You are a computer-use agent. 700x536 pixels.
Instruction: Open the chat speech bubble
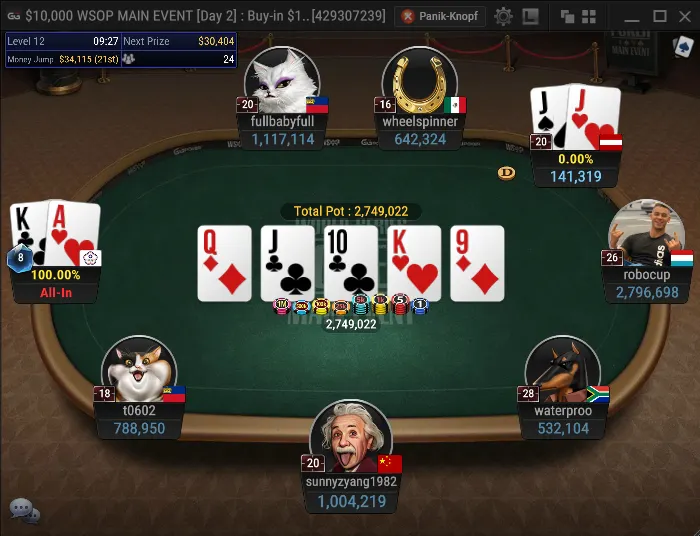click(24, 510)
